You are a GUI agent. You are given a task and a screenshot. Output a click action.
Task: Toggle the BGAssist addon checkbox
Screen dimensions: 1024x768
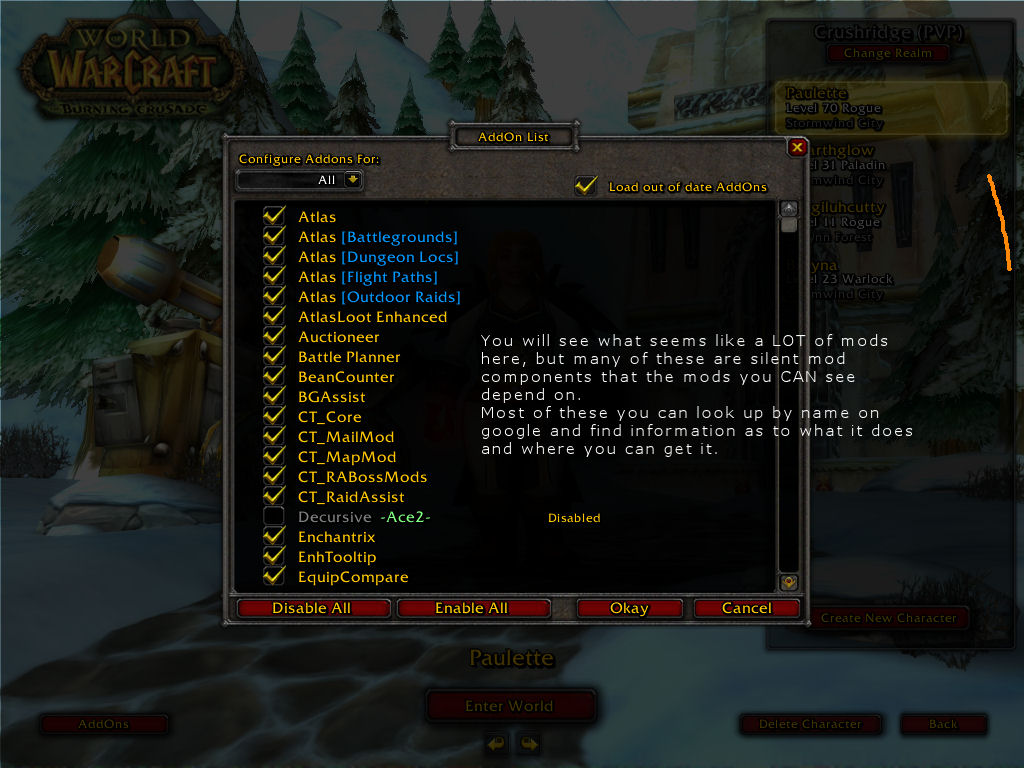coord(274,397)
